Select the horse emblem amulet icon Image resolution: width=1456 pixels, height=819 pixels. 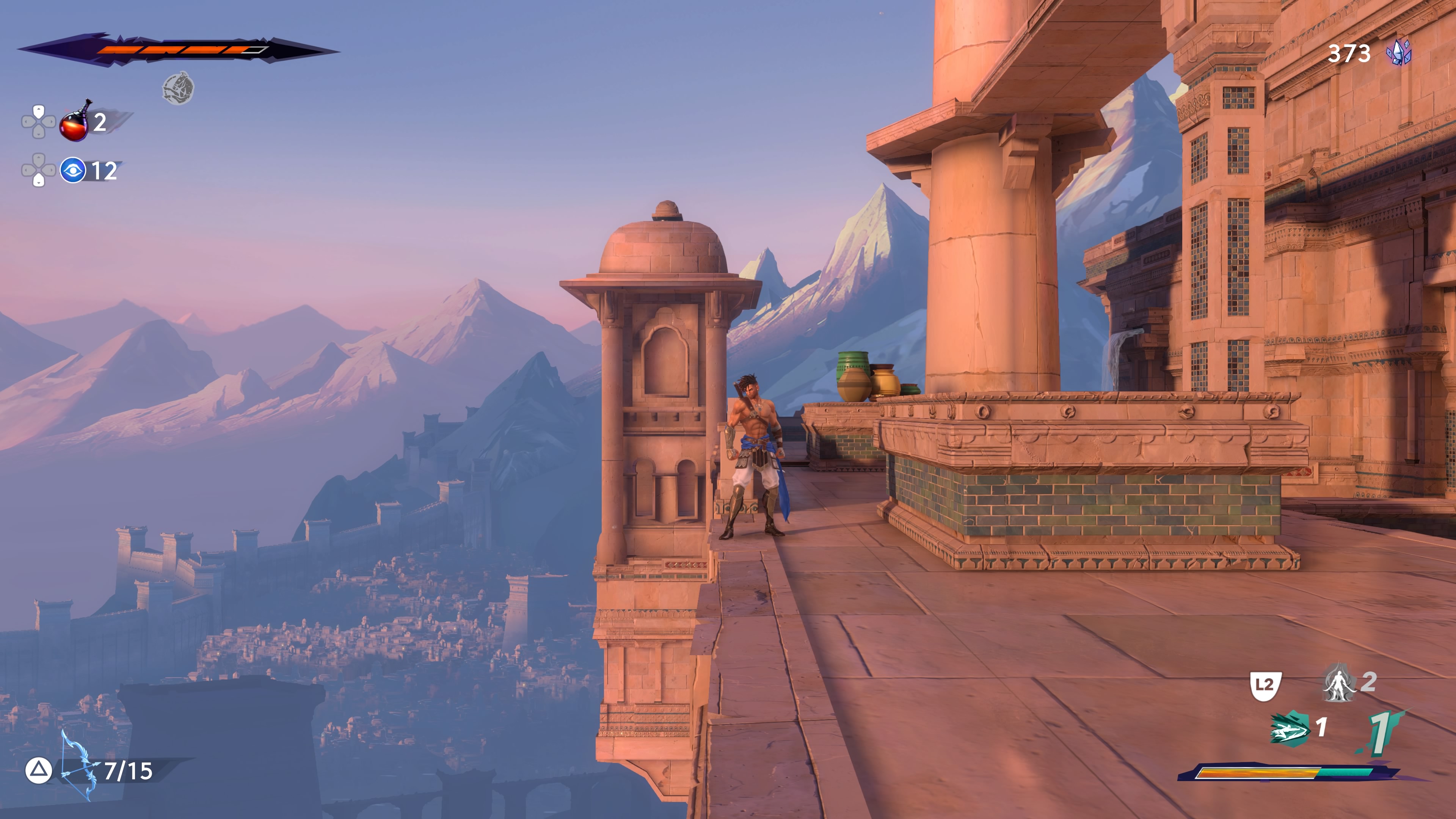[178, 88]
